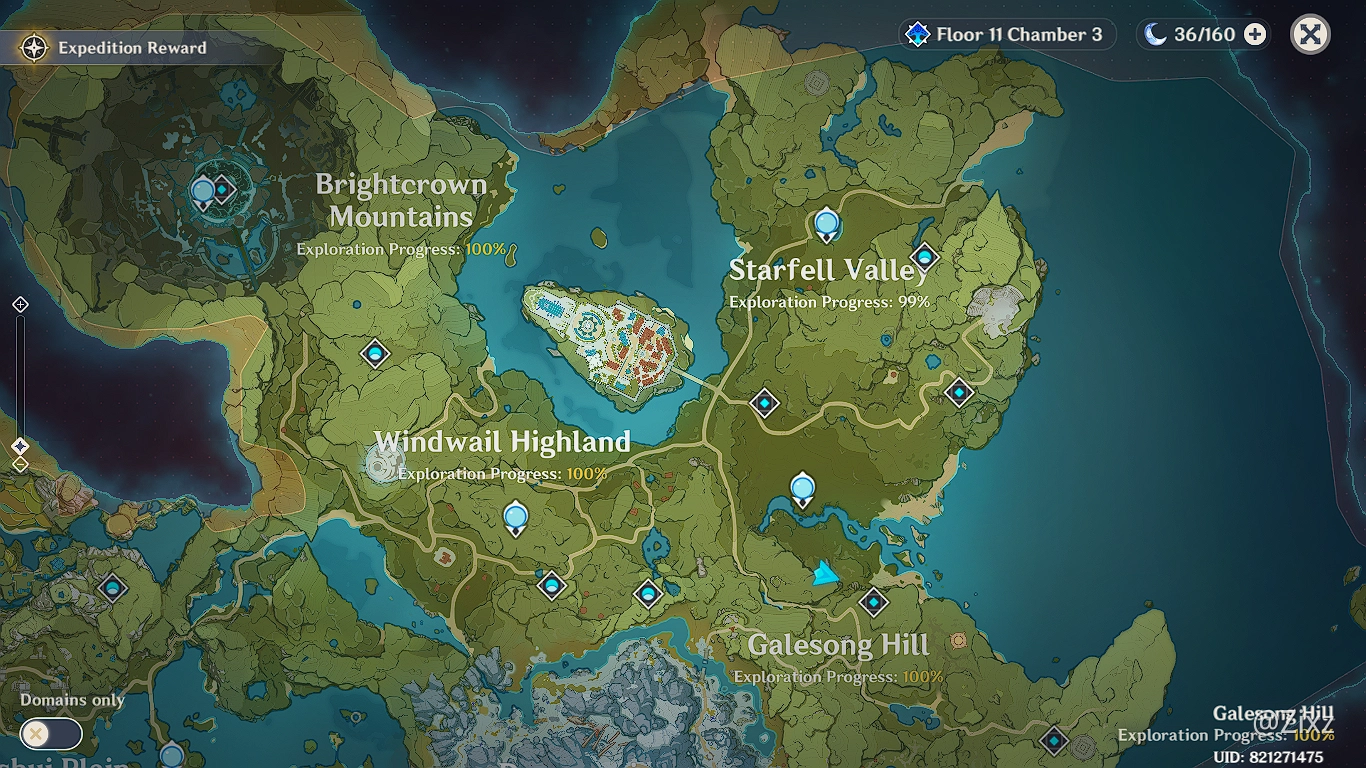This screenshot has width=1366, height=768.
Task: Select the Statue of the Seven below Windwail Highland label
Action: [x=516, y=517]
